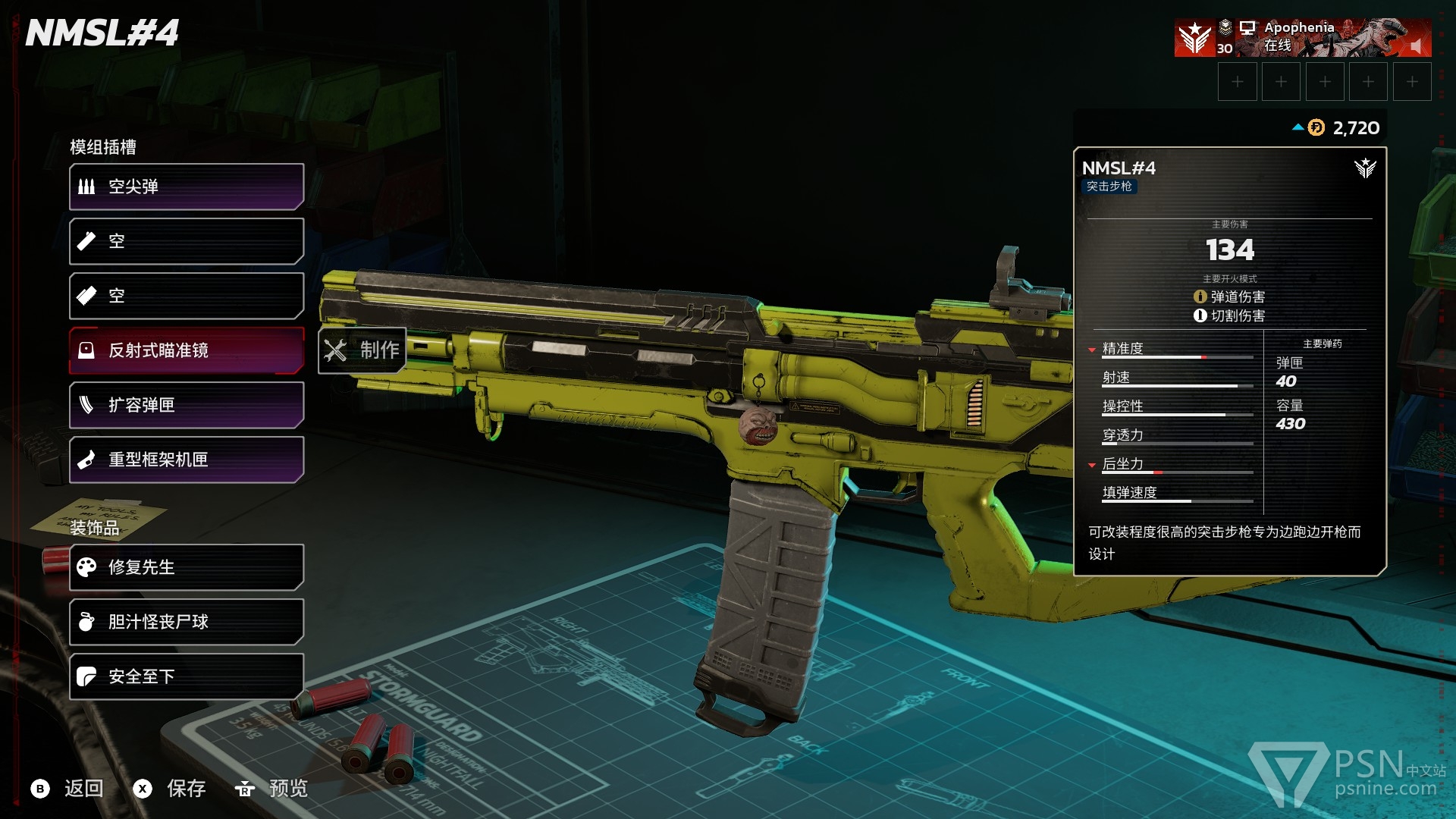Viewport: 1456px width, 819px height.
Task: Open the Apophenia player banner
Action: point(1302,38)
